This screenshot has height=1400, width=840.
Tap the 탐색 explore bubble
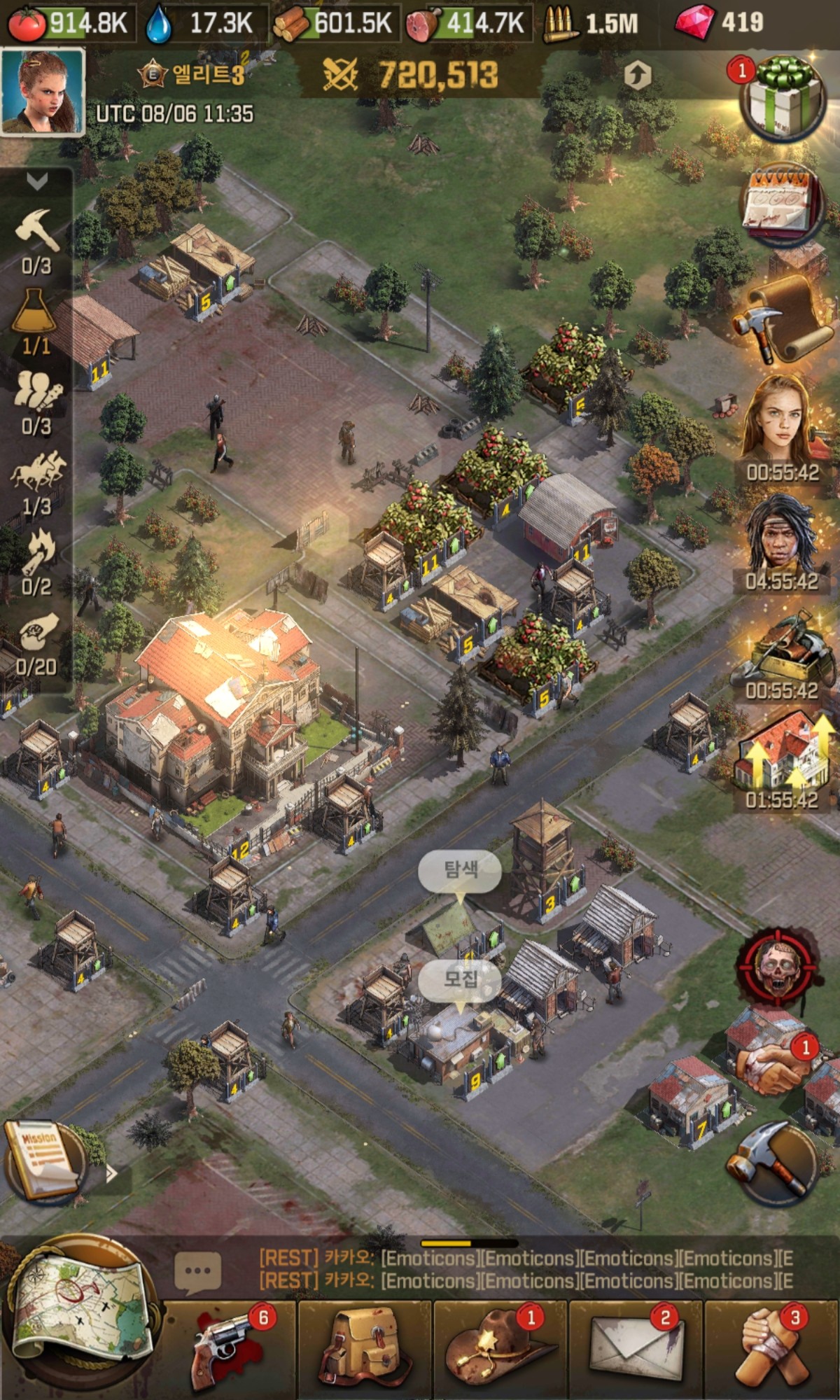click(x=460, y=870)
